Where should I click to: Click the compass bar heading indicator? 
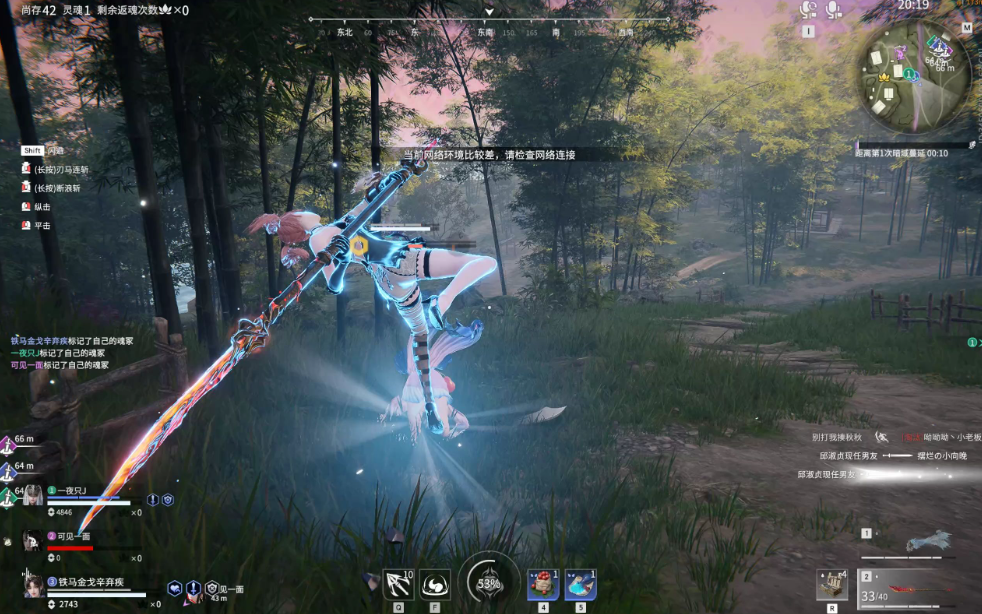(x=489, y=14)
